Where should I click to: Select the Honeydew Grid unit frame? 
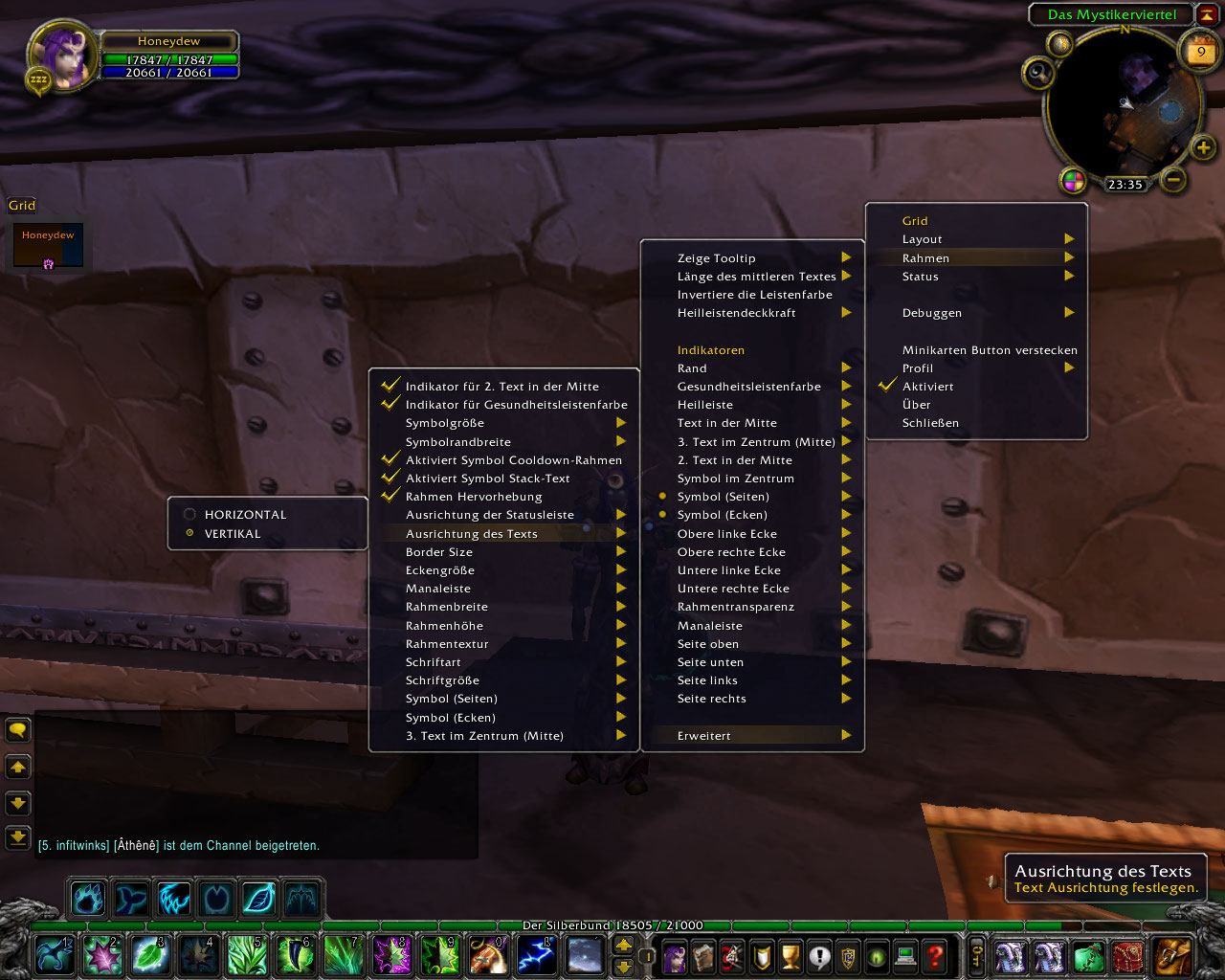(48, 245)
